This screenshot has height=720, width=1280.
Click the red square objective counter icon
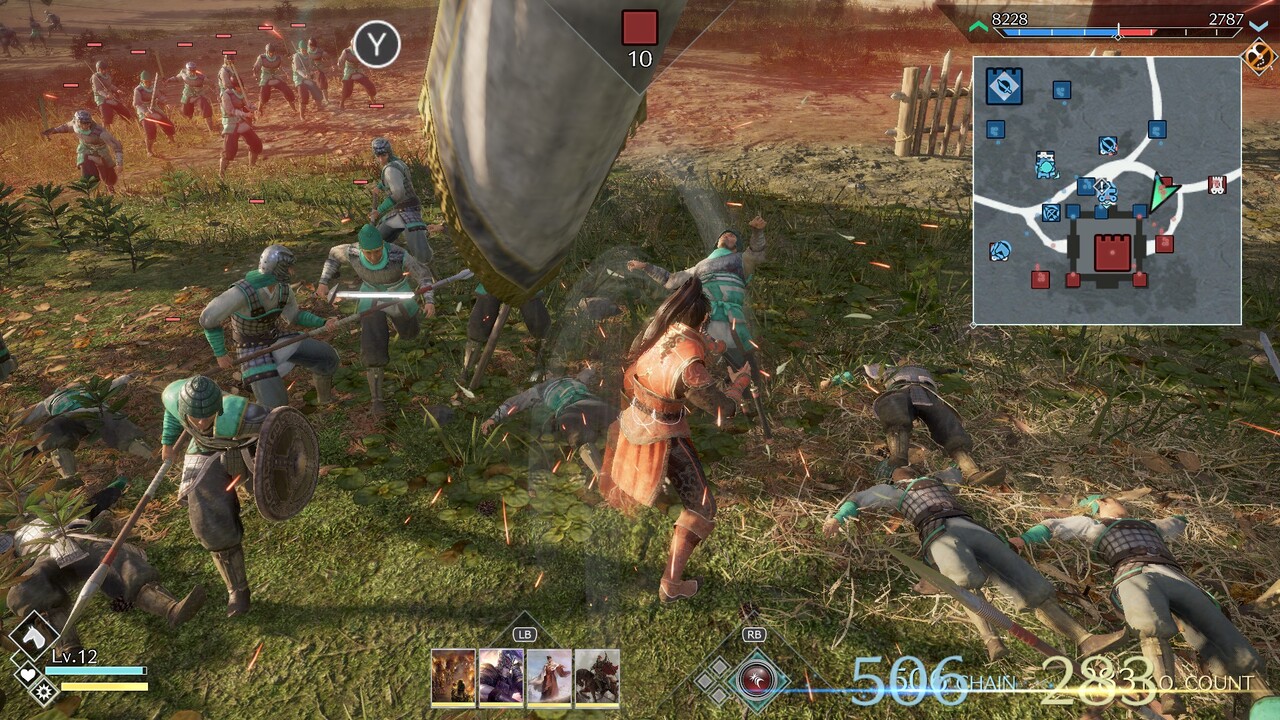pos(640,27)
